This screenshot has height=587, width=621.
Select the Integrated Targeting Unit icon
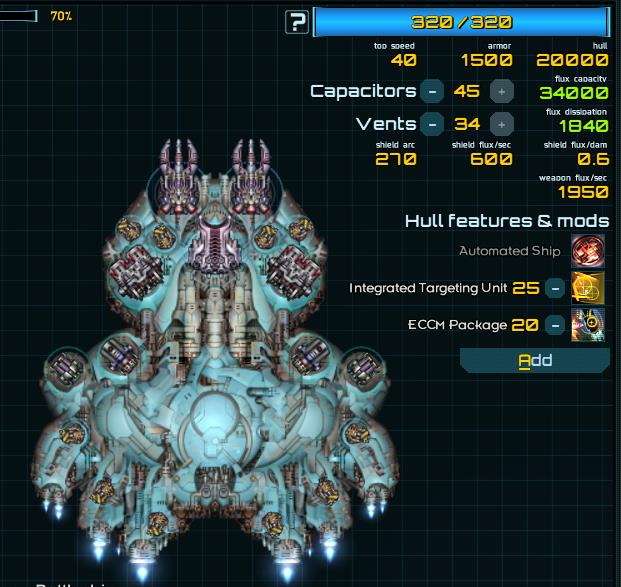pyautogui.click(x=587, y=288)
